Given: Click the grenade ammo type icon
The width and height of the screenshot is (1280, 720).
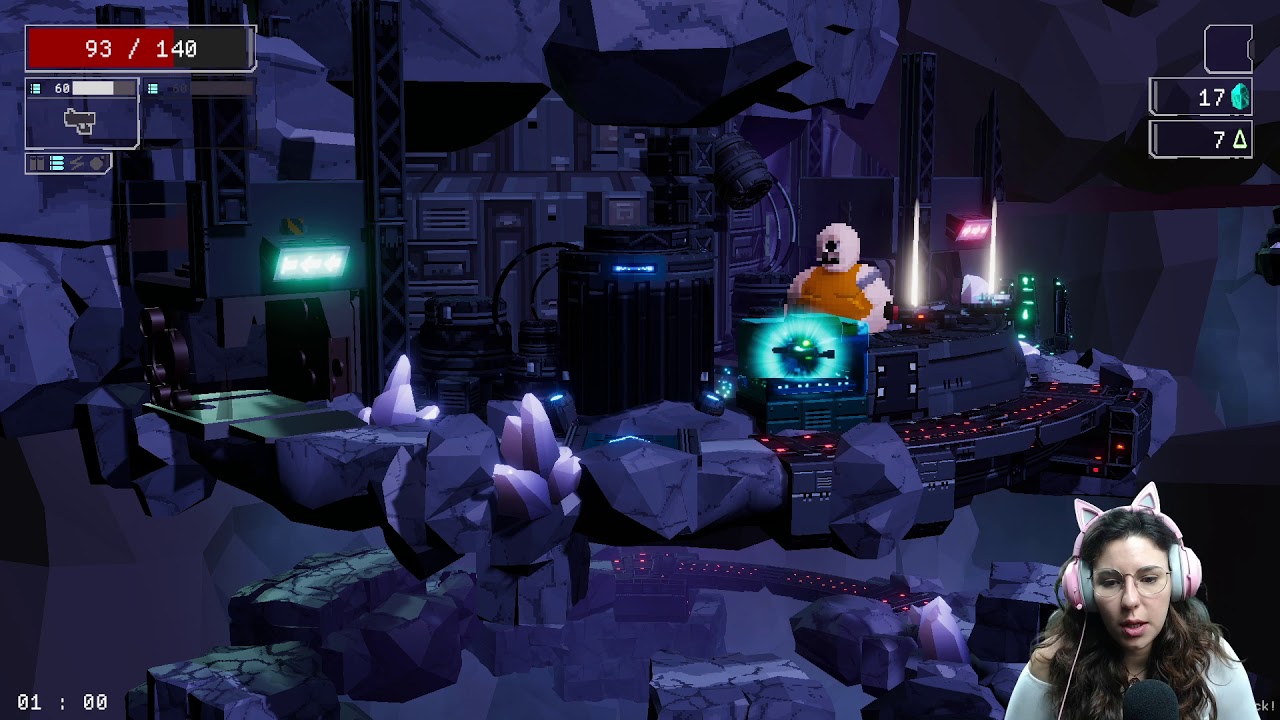Looking at the screenshot, I should [x=97, y=163].
